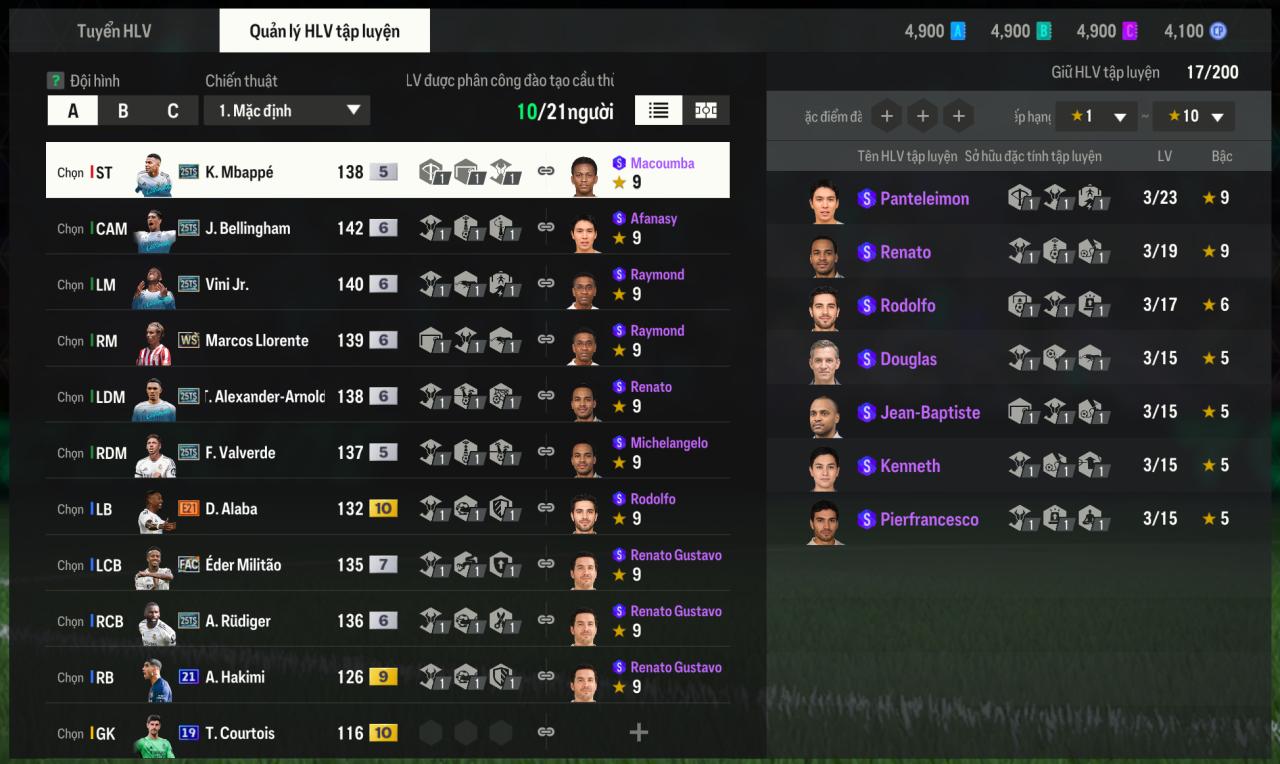The height and width of the screenshot is (764, 1280).
Task: Click the link icon beside Vini Jr.
Action: [546, 284]
